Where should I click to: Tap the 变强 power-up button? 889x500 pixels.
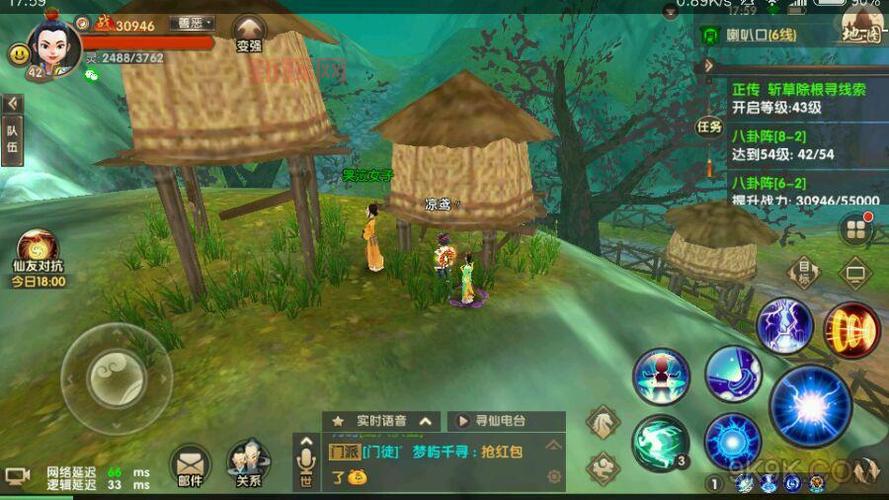pyautogui.click(x=249, y=33)
